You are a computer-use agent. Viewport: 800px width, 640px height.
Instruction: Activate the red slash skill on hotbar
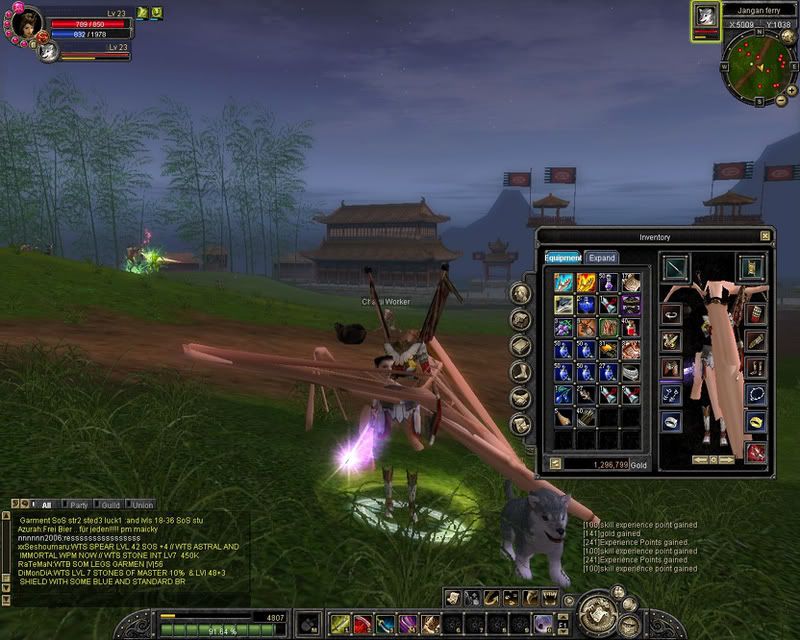(362, 624)
